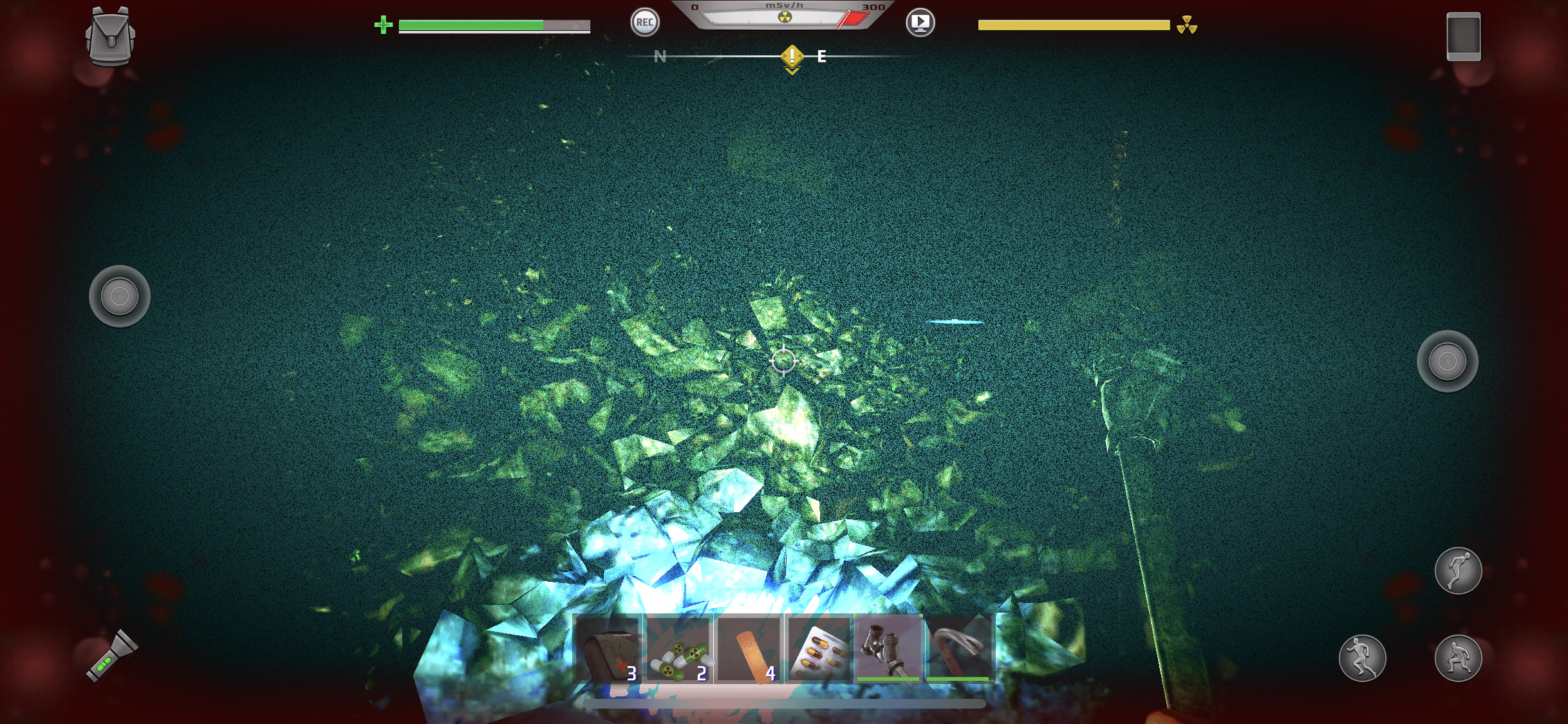Viewport: 1568px width, 724px height.
Task: Toggle the crouch stance button
Action: pyautogui.click(x=1458, y=658)
